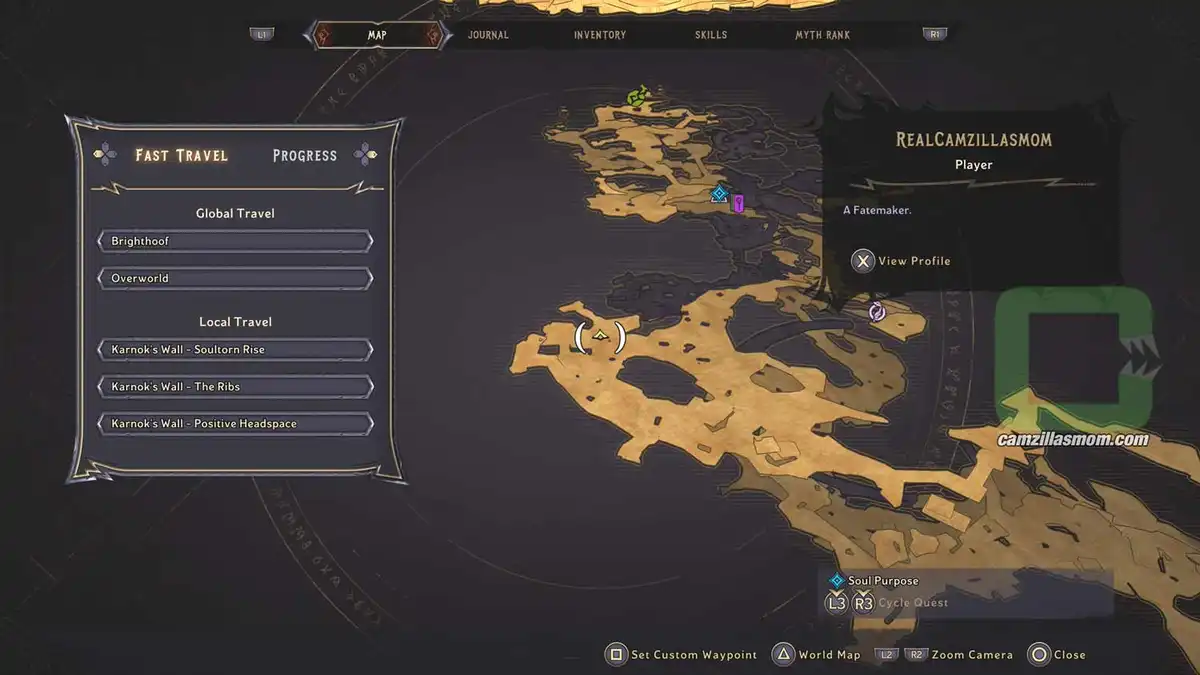View RealCamzillasmom's profile
Viewport: 1200px width, 675px height.
pyautogui.click(x=901, y=261)
